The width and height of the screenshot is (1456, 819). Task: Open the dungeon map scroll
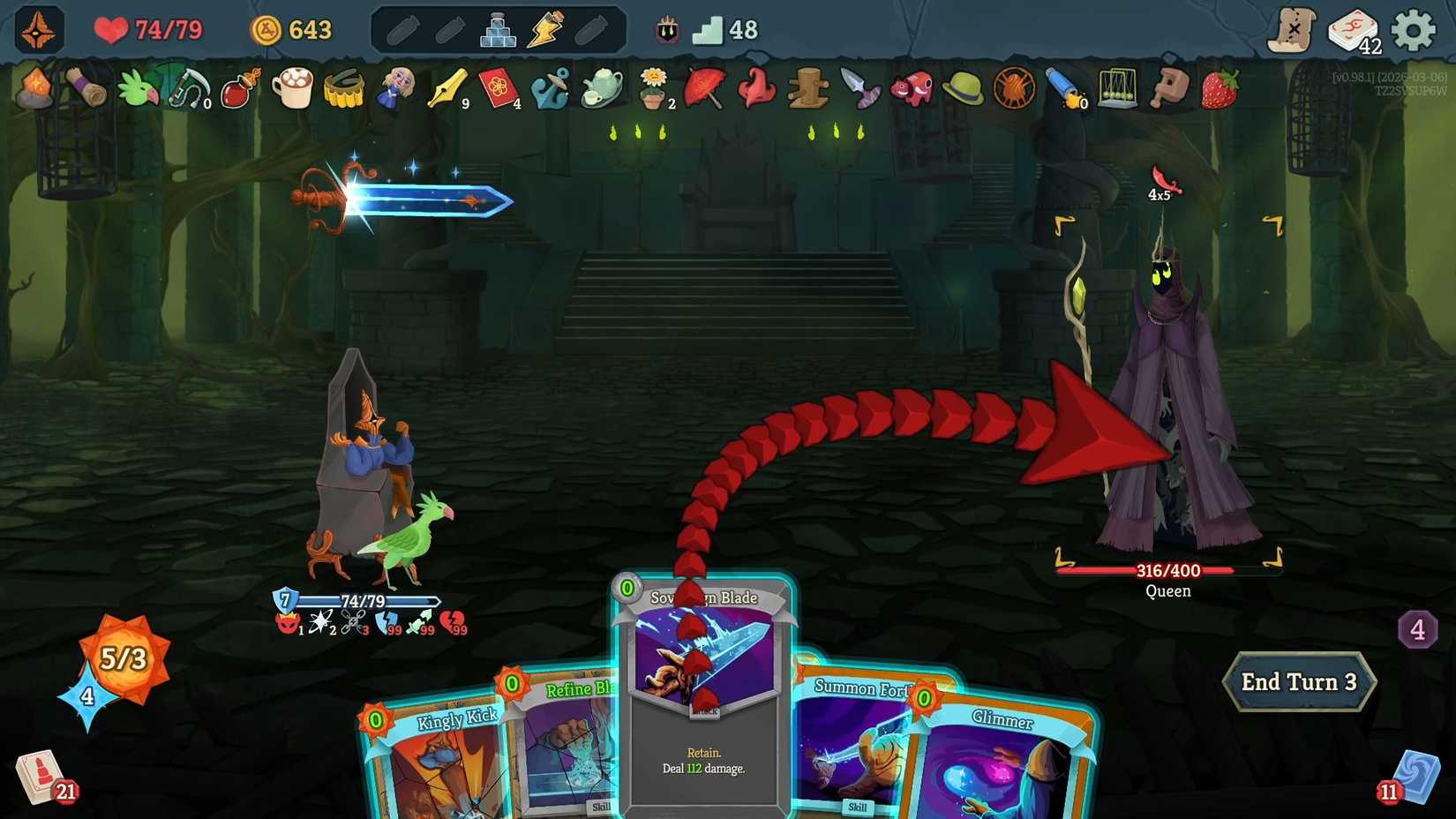coord(1292,28)
